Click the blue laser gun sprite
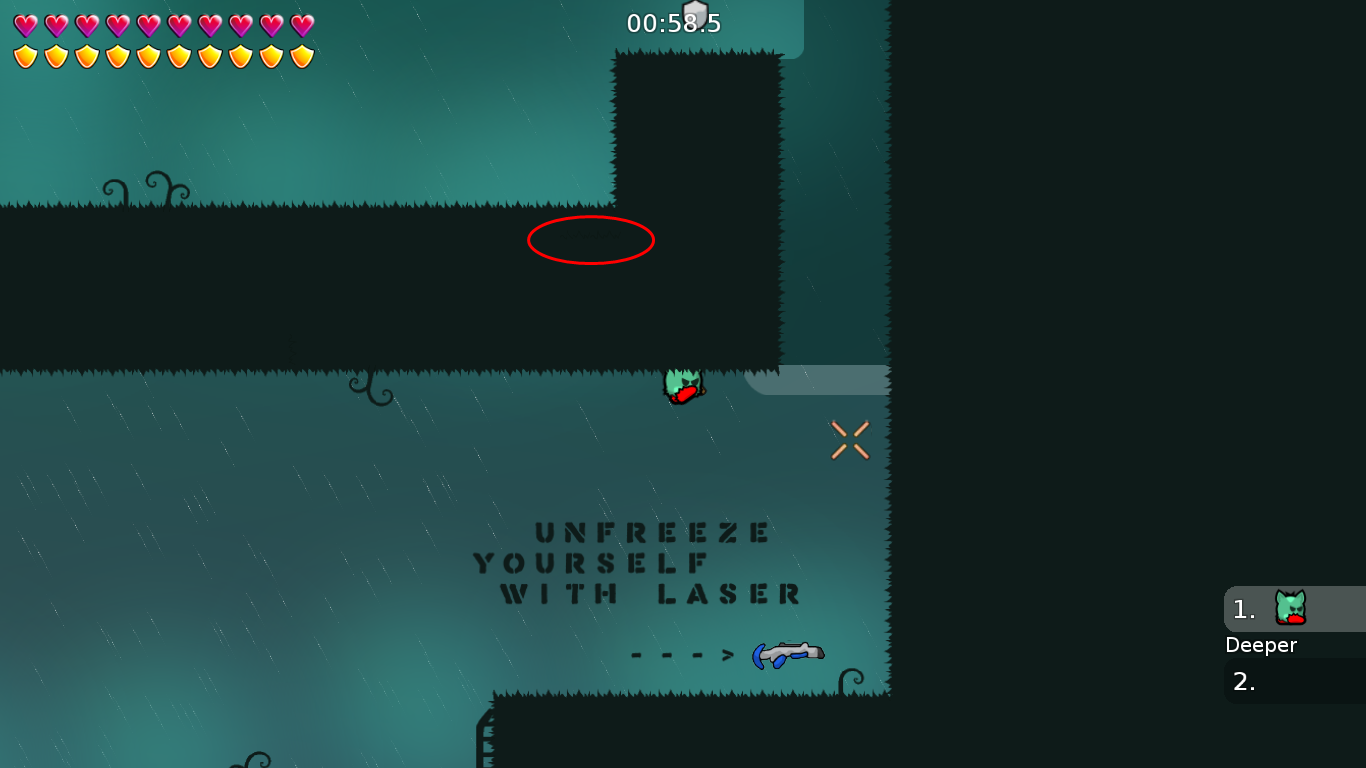 pos(788,654)
